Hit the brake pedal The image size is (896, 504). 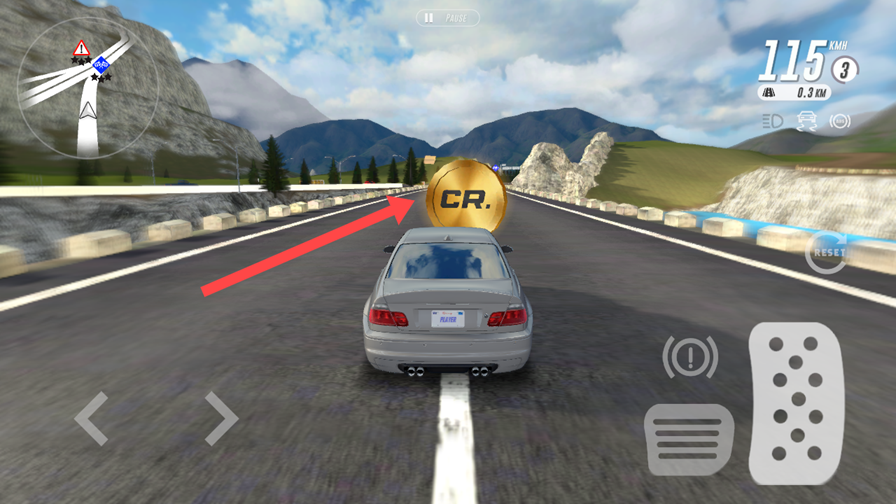689,438
